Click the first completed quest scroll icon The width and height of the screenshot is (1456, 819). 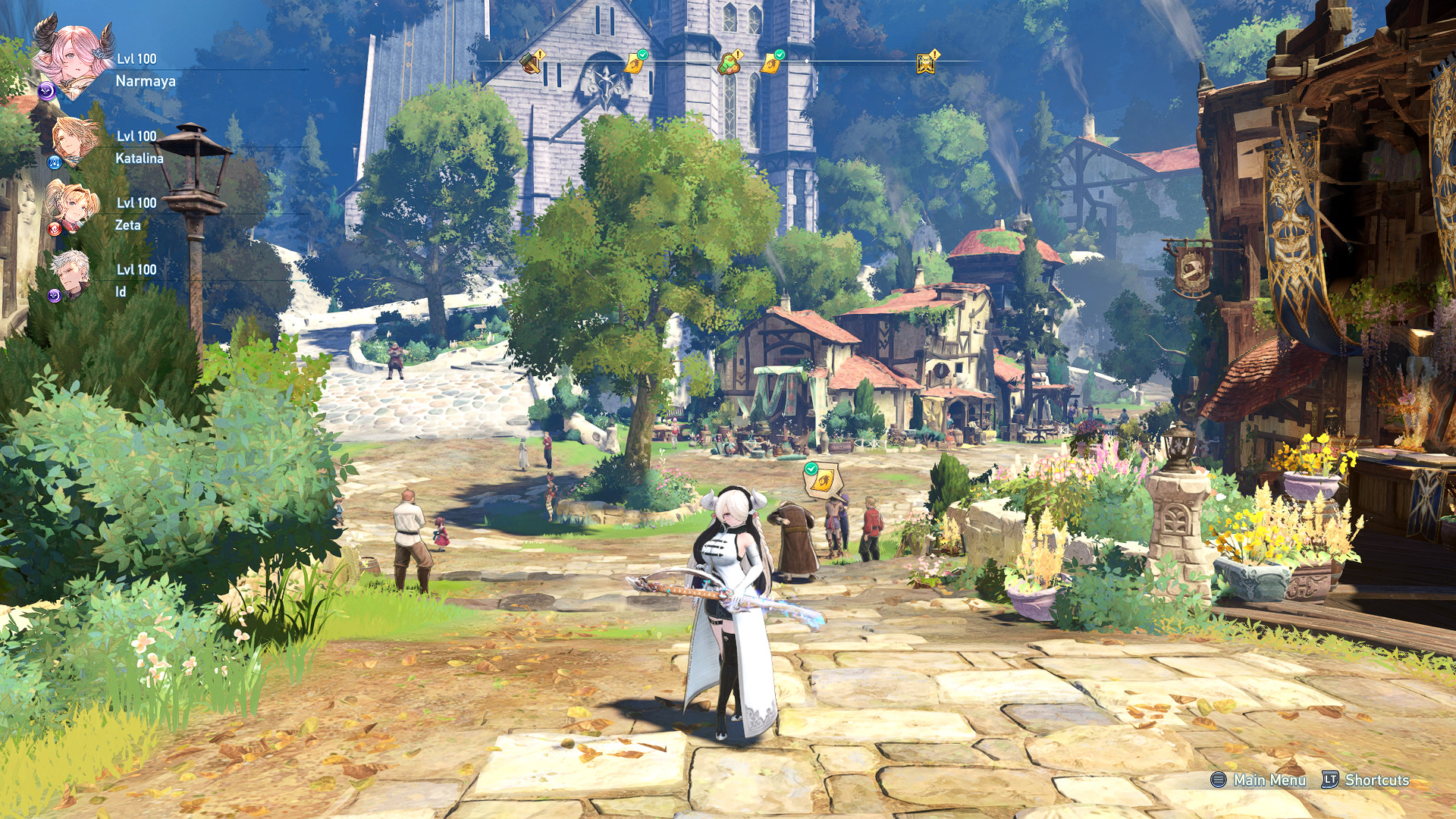[x=635, y=64]
